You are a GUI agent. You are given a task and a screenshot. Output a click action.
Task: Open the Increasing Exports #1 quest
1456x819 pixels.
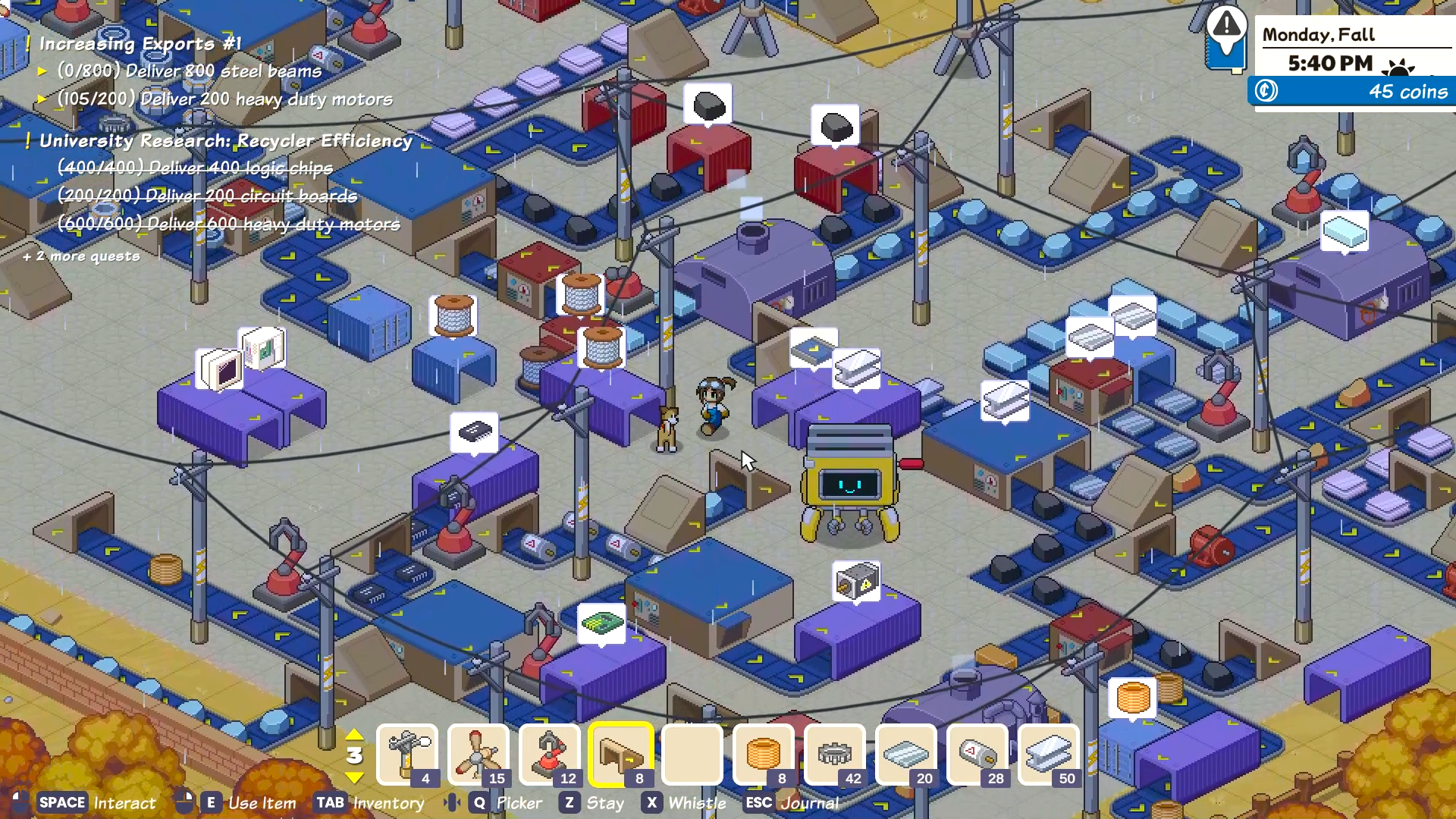[x=140, y=44]
